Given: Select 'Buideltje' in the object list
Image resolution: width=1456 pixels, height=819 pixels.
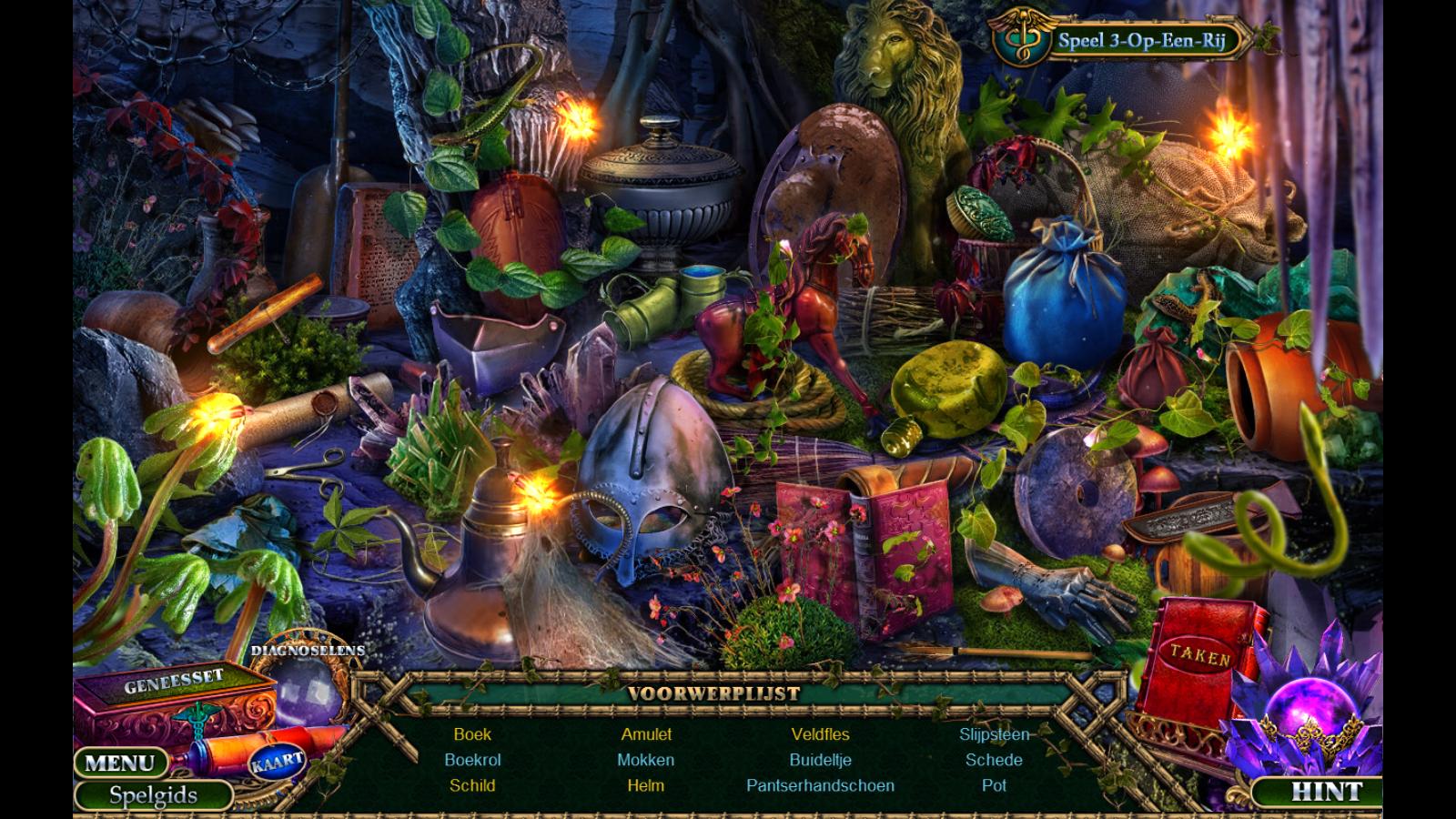Looking at the screenshot, I should point(820,760).
